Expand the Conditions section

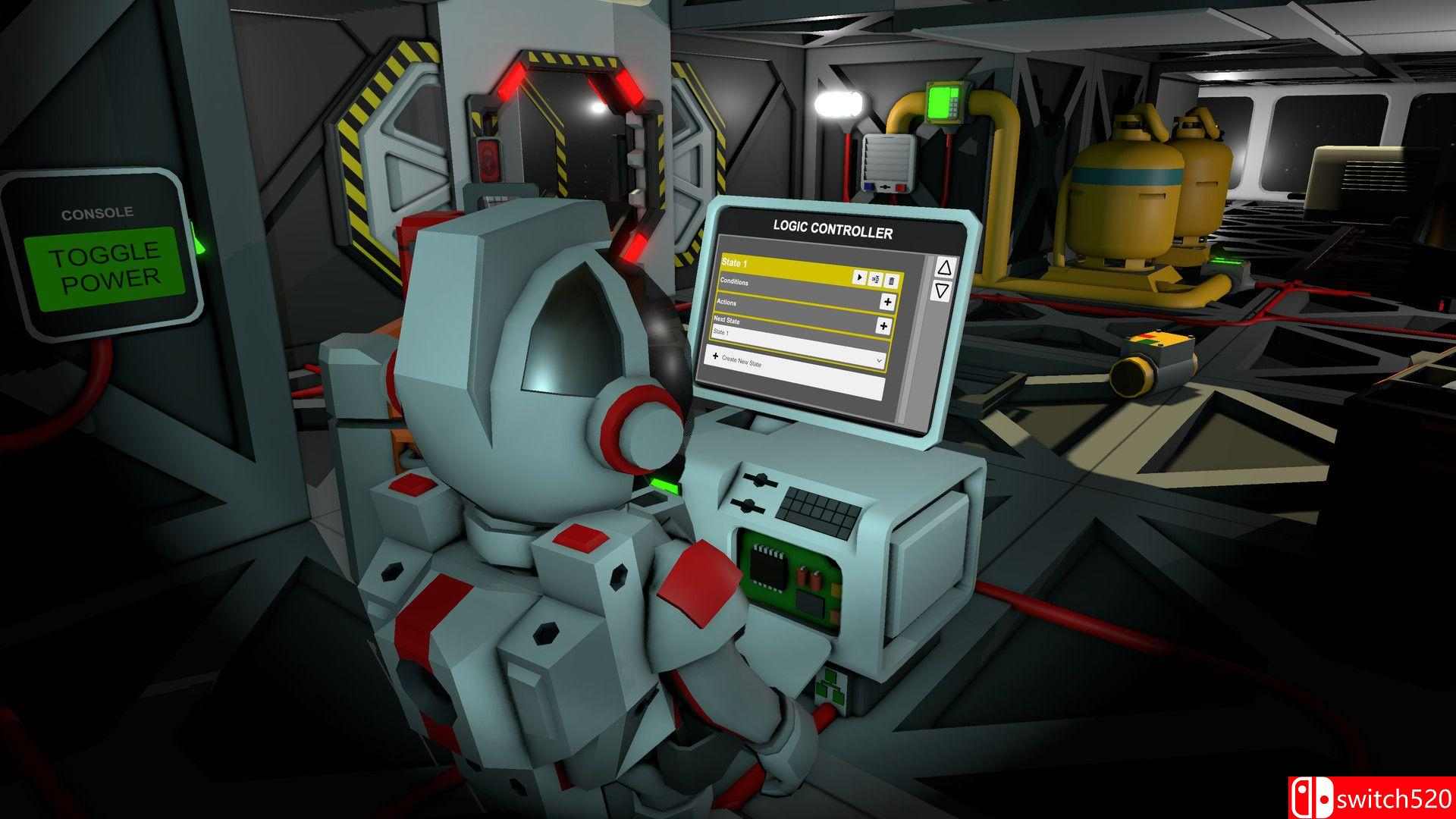point(735,281)
